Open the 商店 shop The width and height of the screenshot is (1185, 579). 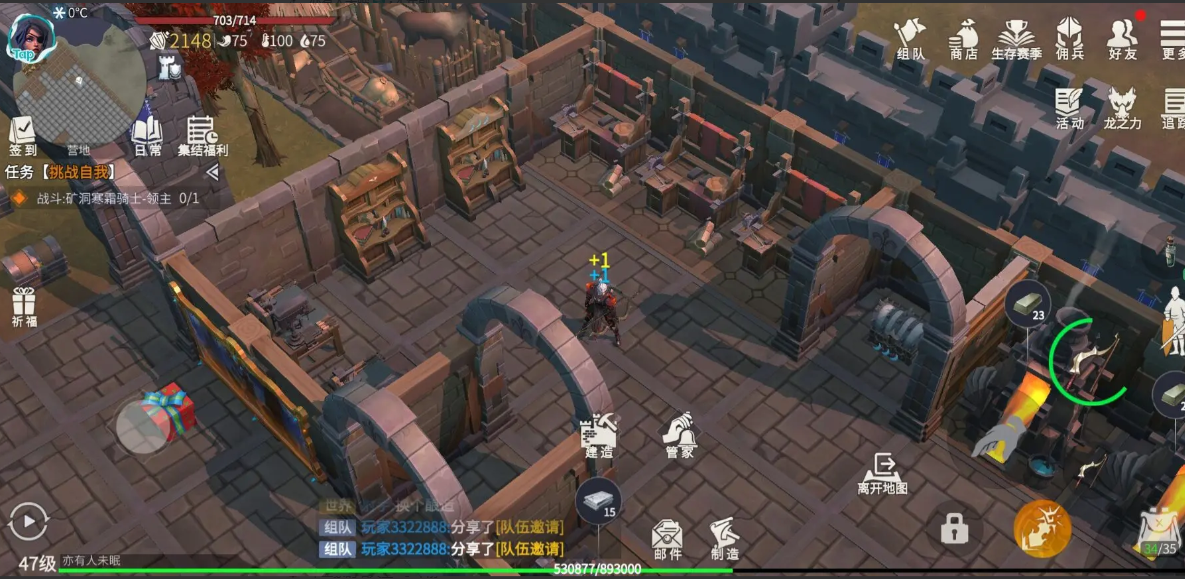[963, 38]
